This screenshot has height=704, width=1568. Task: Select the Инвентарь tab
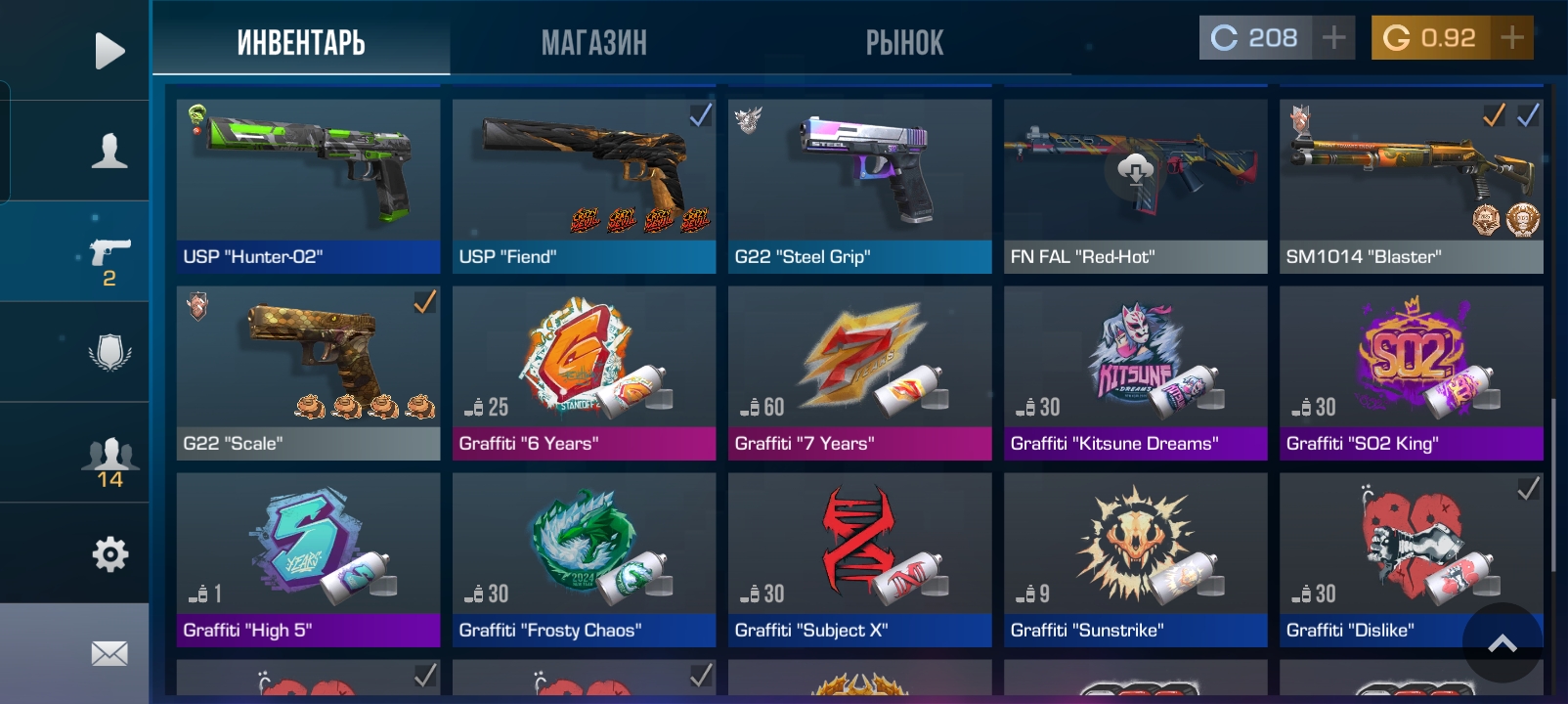pyautogui.click(x=301, y=43)
